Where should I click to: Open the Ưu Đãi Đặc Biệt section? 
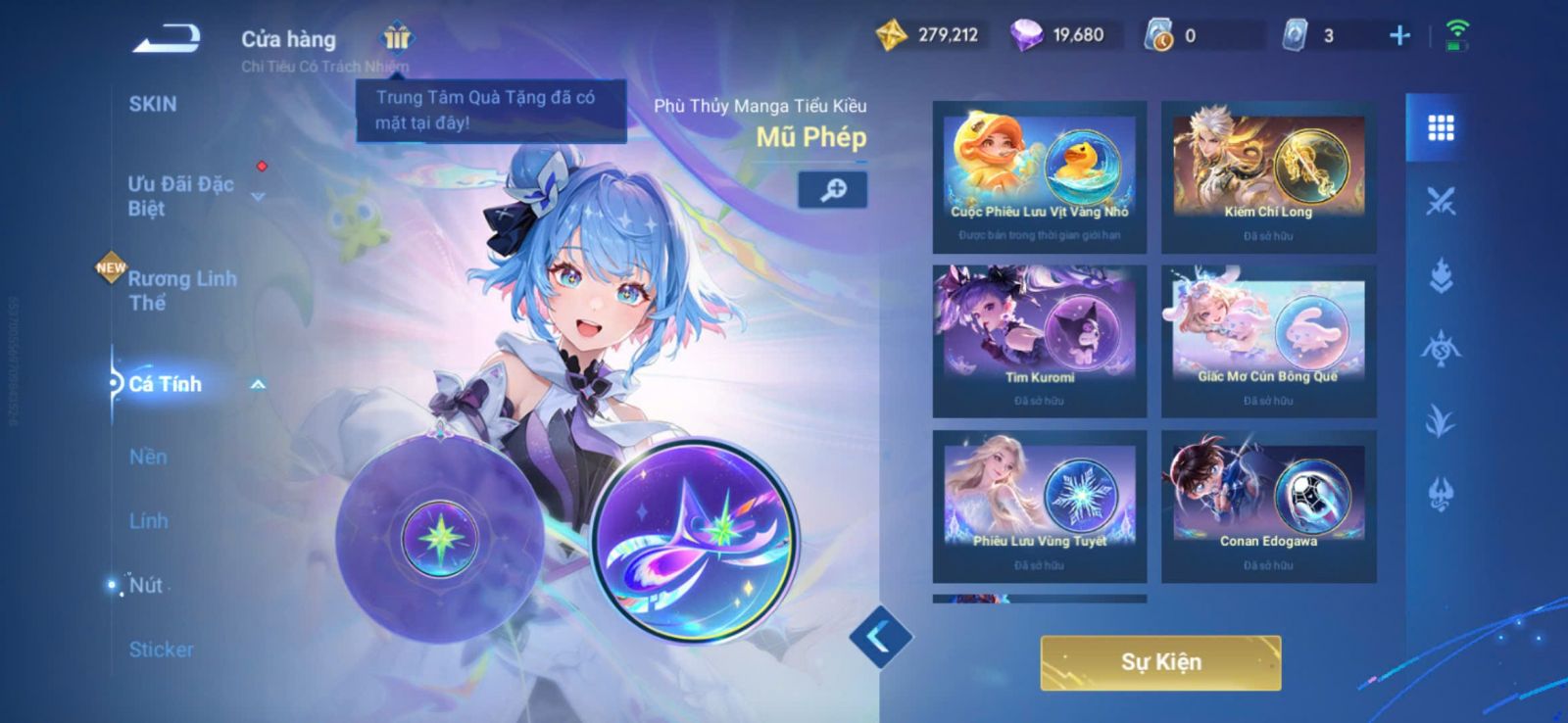pyautogui.click(x=181, y=196)
